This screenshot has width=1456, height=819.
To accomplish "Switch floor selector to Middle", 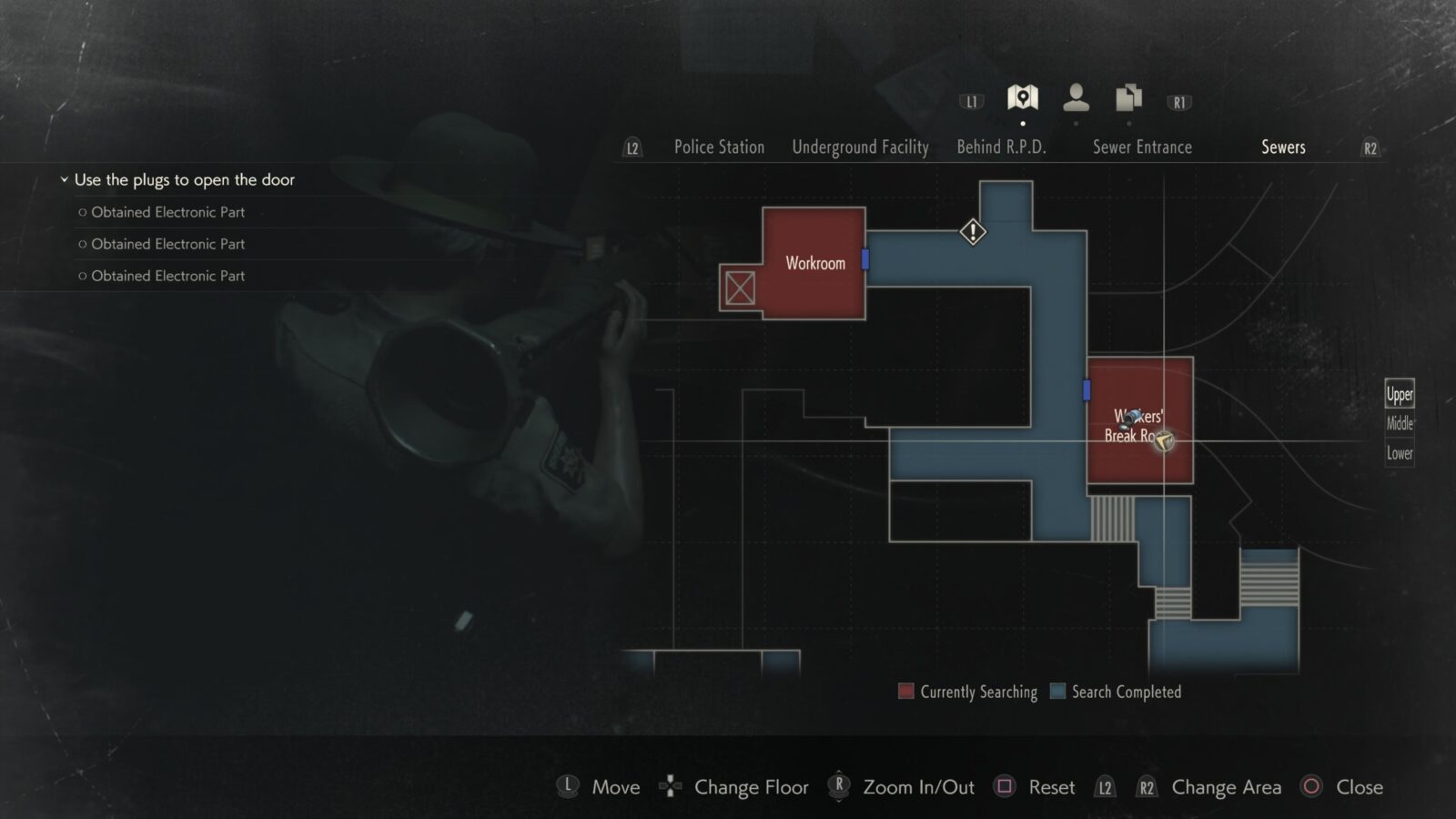I will click(x=1399, y=423).
